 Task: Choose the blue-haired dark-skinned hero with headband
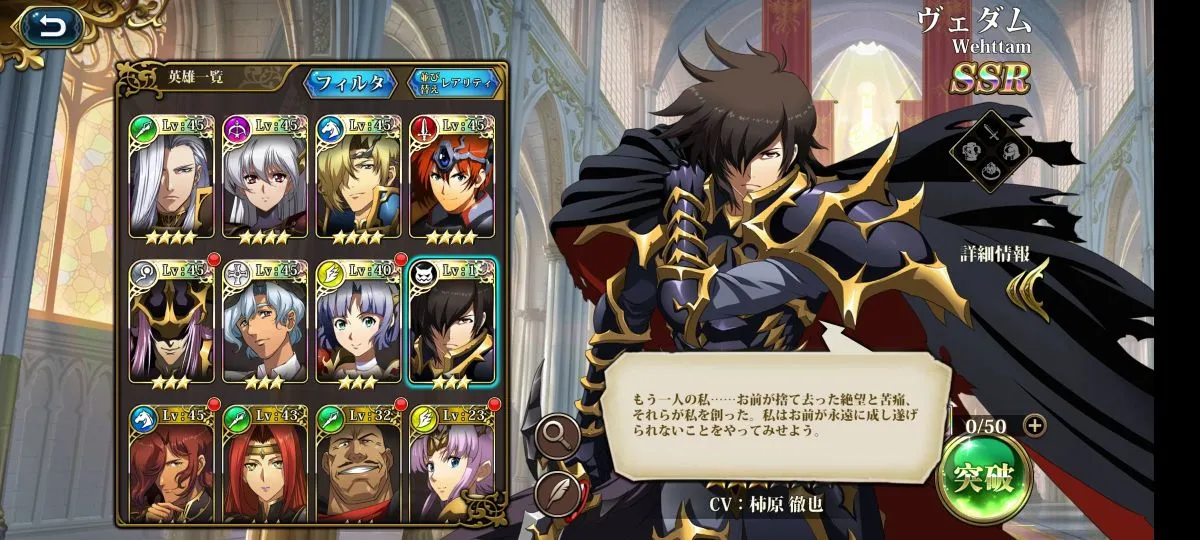[x=264, y=320]
